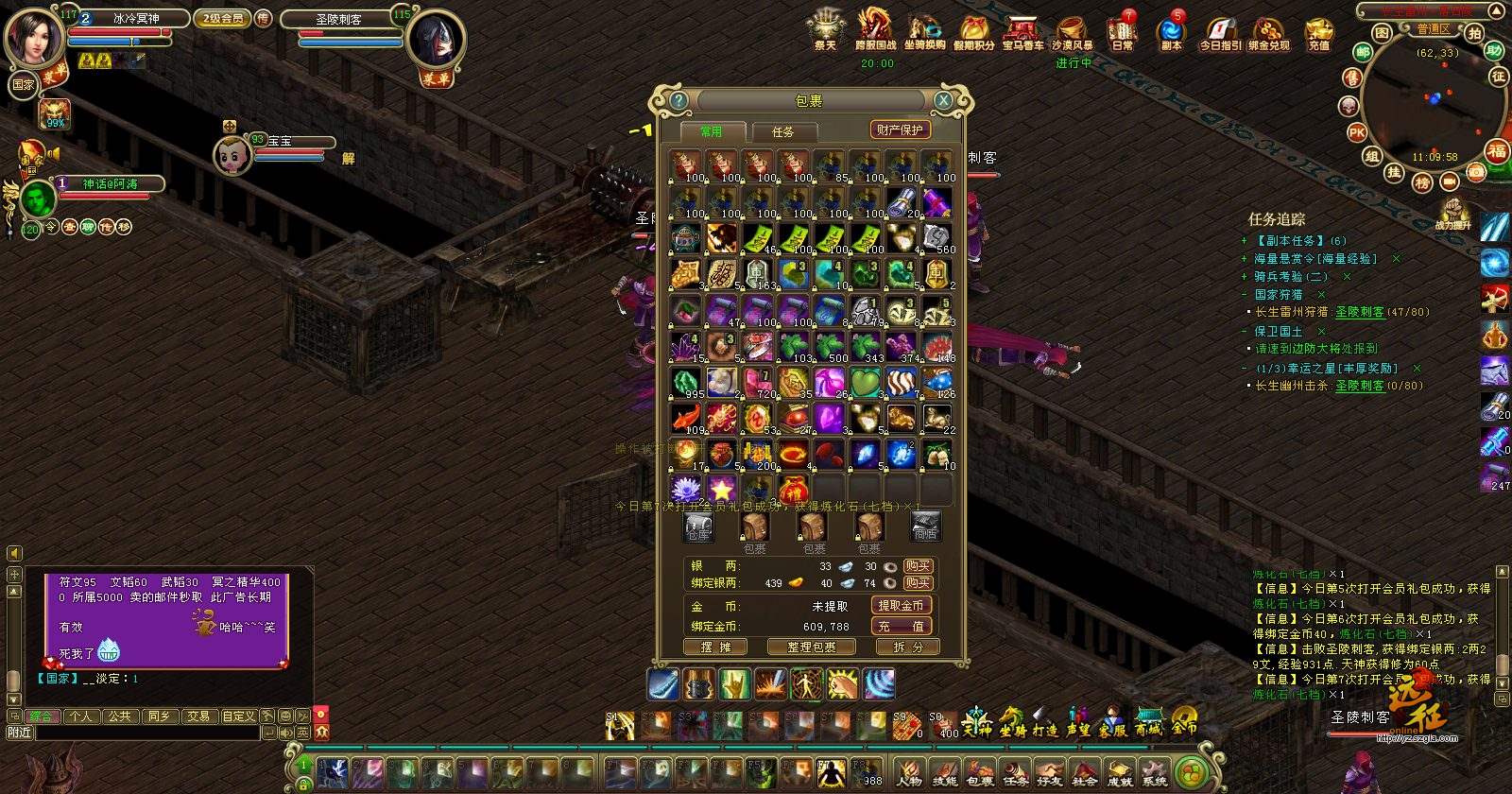Switch chat to the 个人 tab
1512x794 pixels.
pos(80,716)
